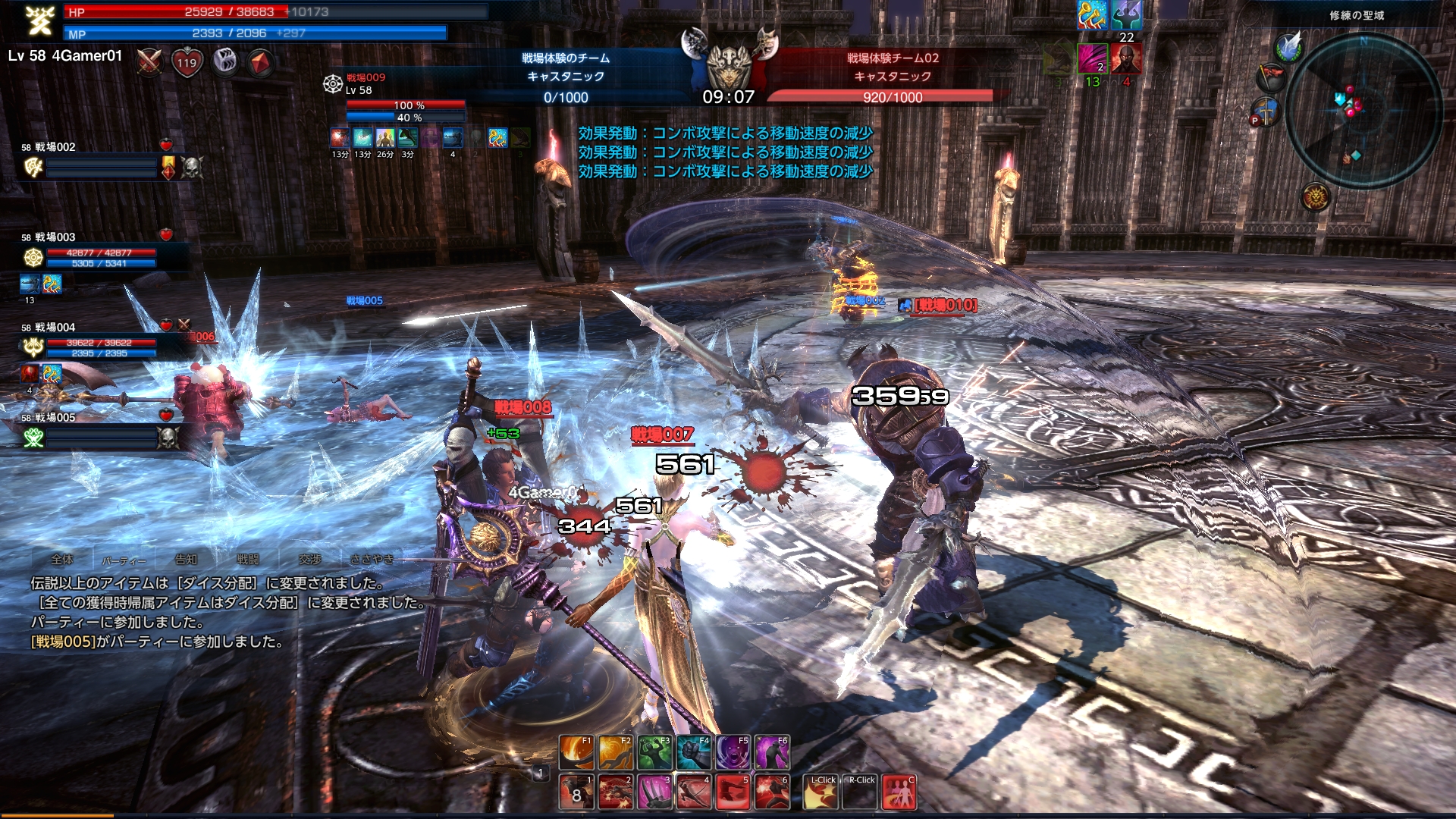Image resolution: width=1456 pixels, height=819 pixels.
Task: Select party member 戦場003 frame
Action: click(x=91, y=252)
